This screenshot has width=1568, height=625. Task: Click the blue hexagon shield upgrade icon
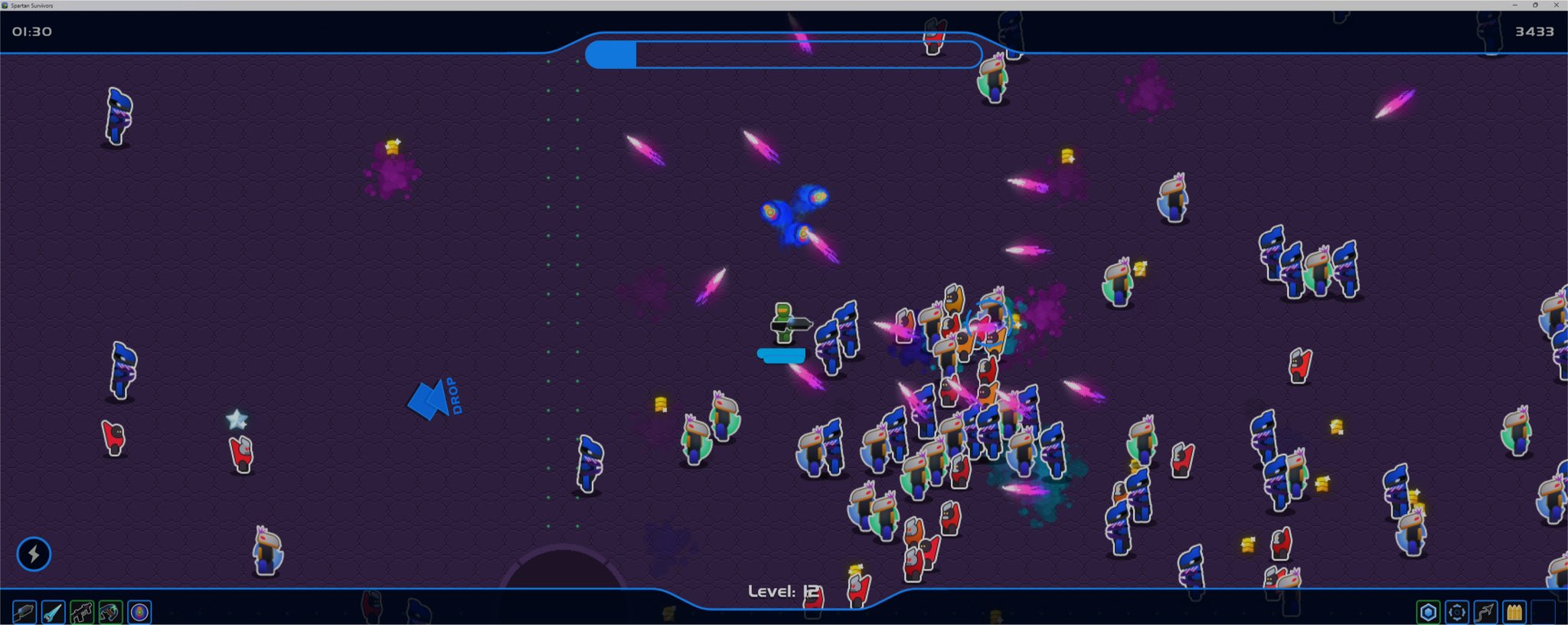click(1428, 612)
